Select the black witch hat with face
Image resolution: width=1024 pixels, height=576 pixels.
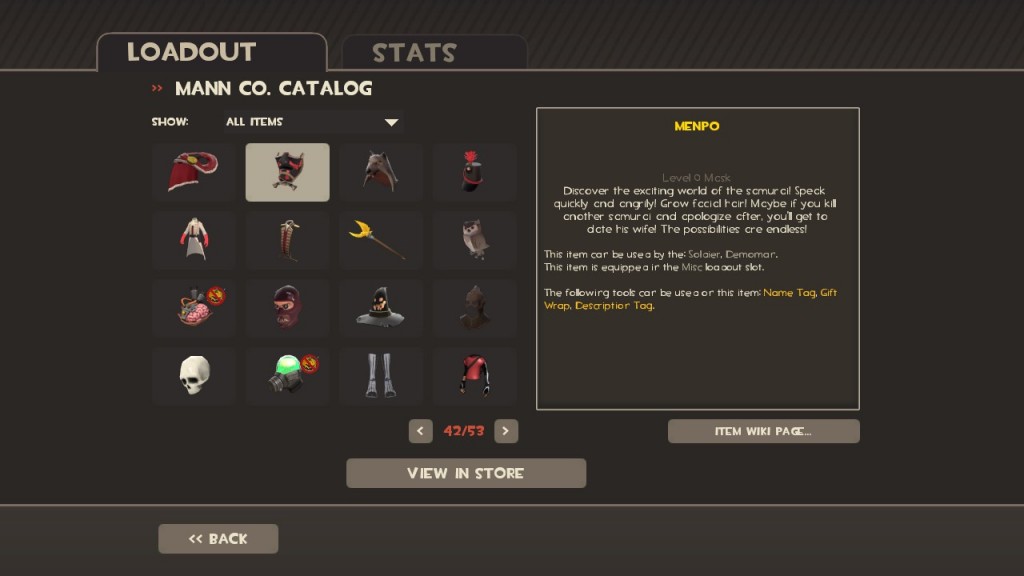(380, 308)
